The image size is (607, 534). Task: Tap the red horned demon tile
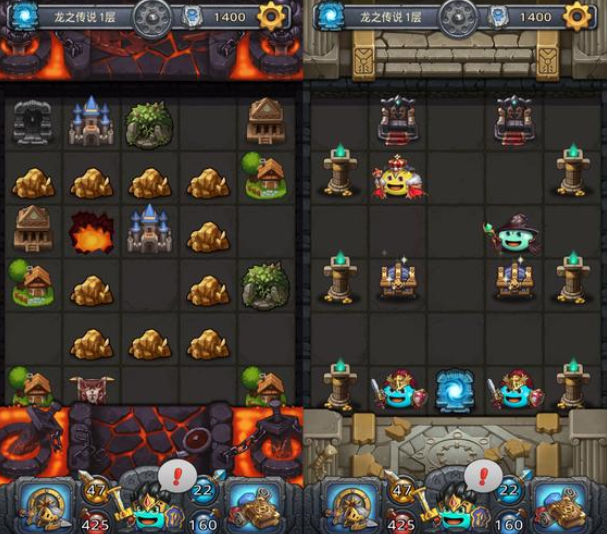[90, 389]
